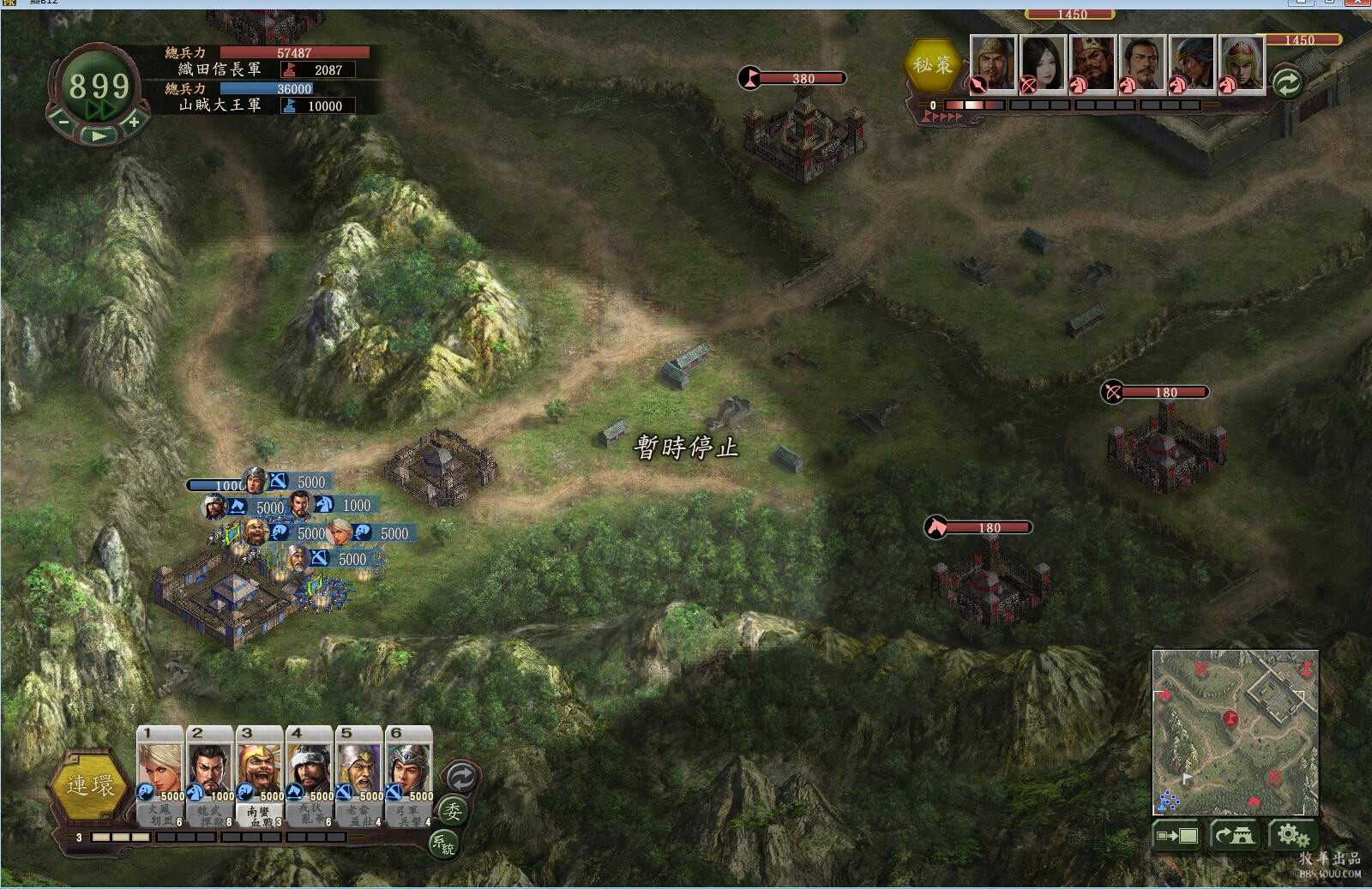Open settings with the gears button
The height and width of the screenshot is (889, 1372).
click(x=1292, y=835)
